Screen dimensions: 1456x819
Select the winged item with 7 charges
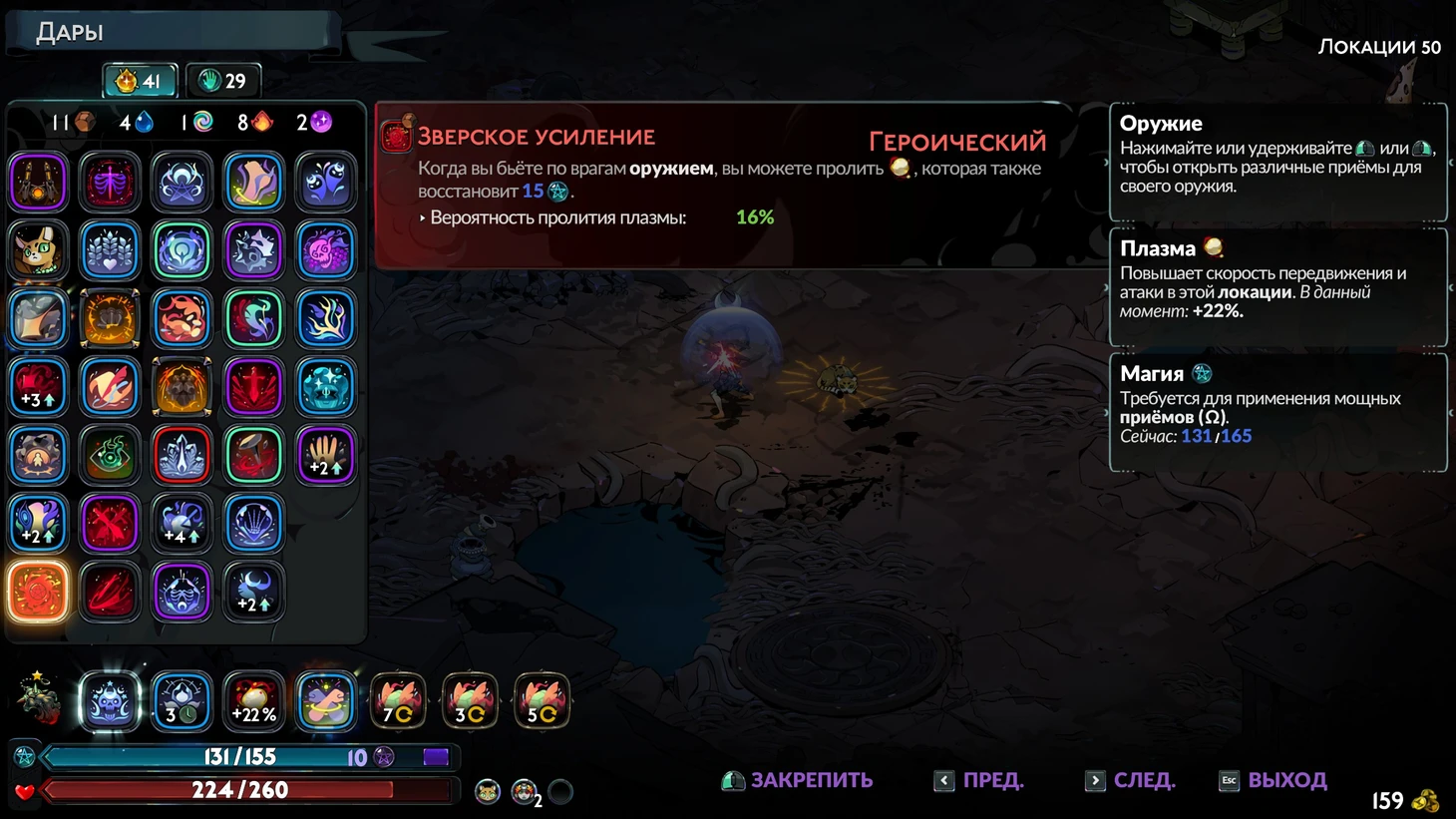tap(398, 701)
